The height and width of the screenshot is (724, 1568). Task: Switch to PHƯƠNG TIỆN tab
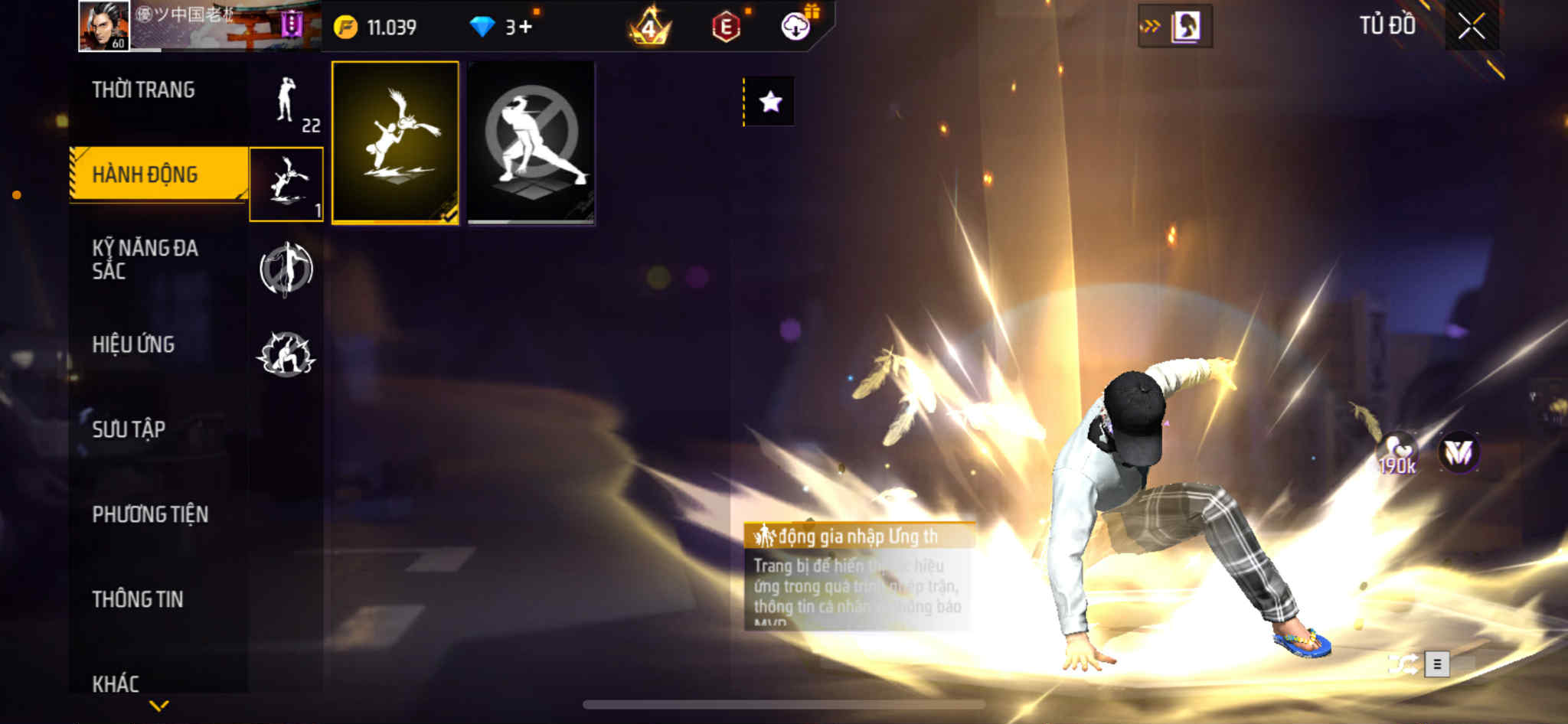pyautogui.click(x=150, y=514)
